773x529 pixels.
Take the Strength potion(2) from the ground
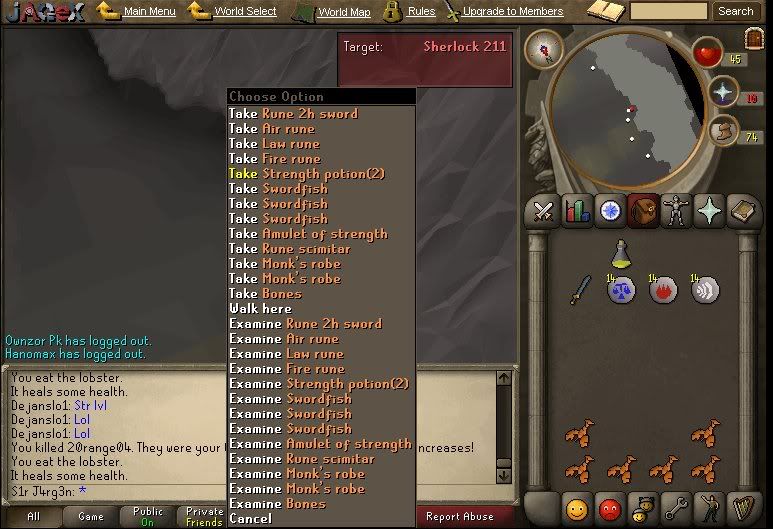pyautogui.click(x=307, y=174)
